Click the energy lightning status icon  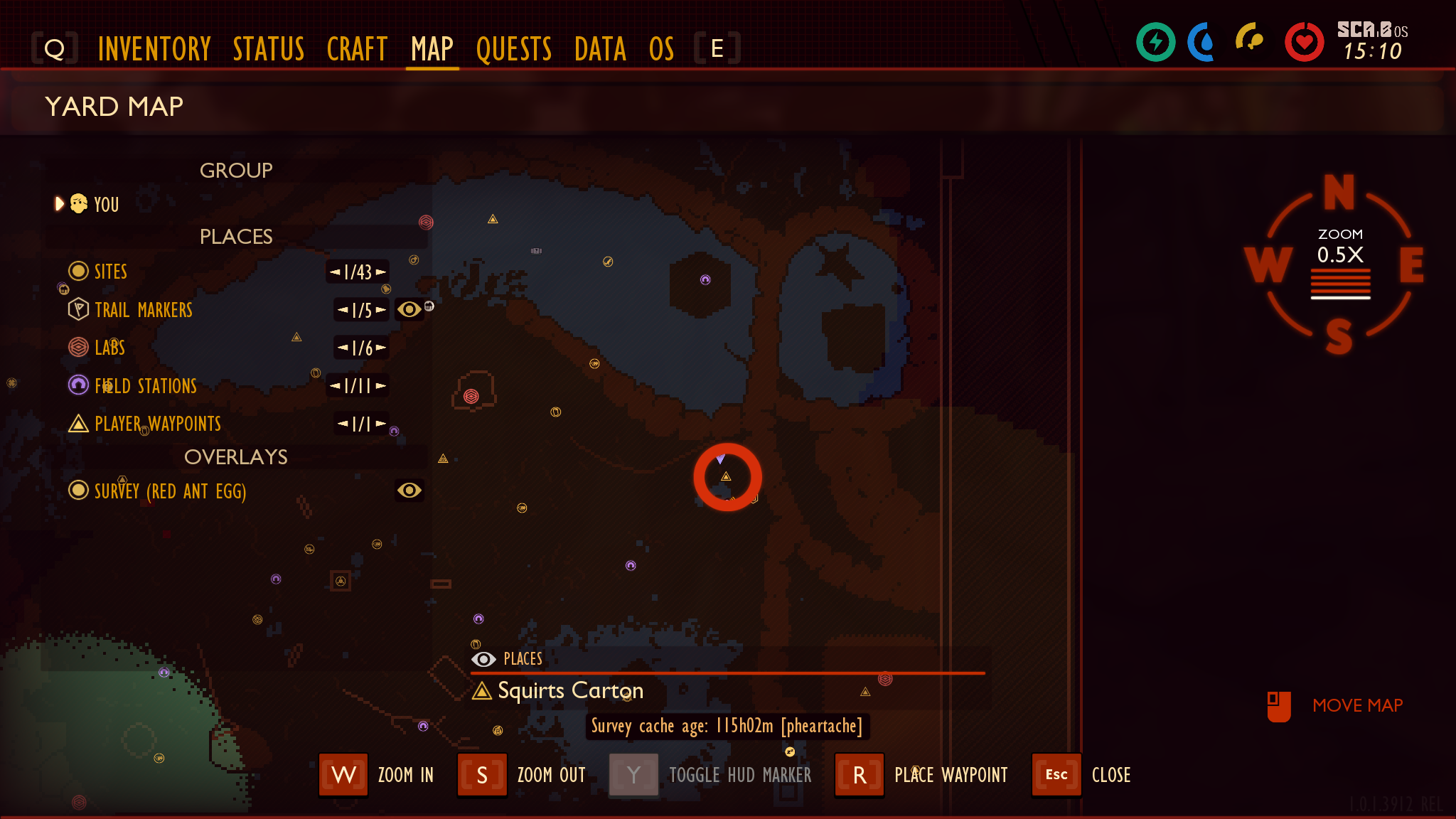coord(1155,43)
